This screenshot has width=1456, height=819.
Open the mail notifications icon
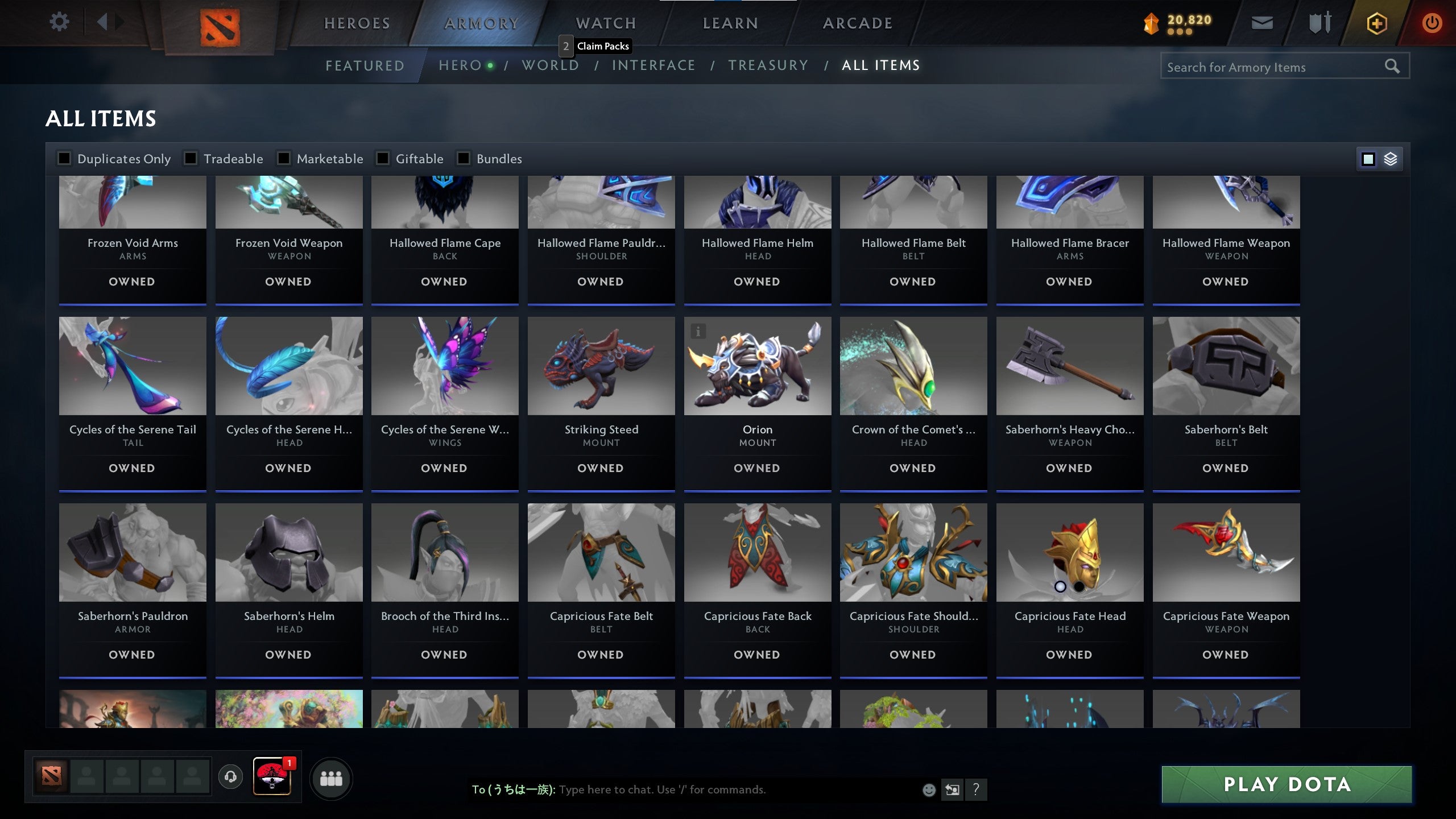click(x=1261, y=23)
